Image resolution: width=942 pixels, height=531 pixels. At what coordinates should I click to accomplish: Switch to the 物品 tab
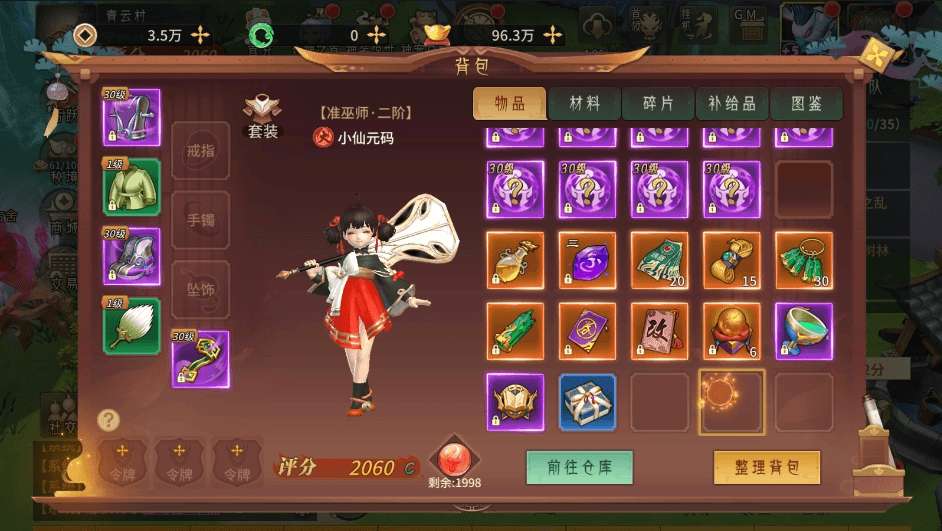point(510,104)
